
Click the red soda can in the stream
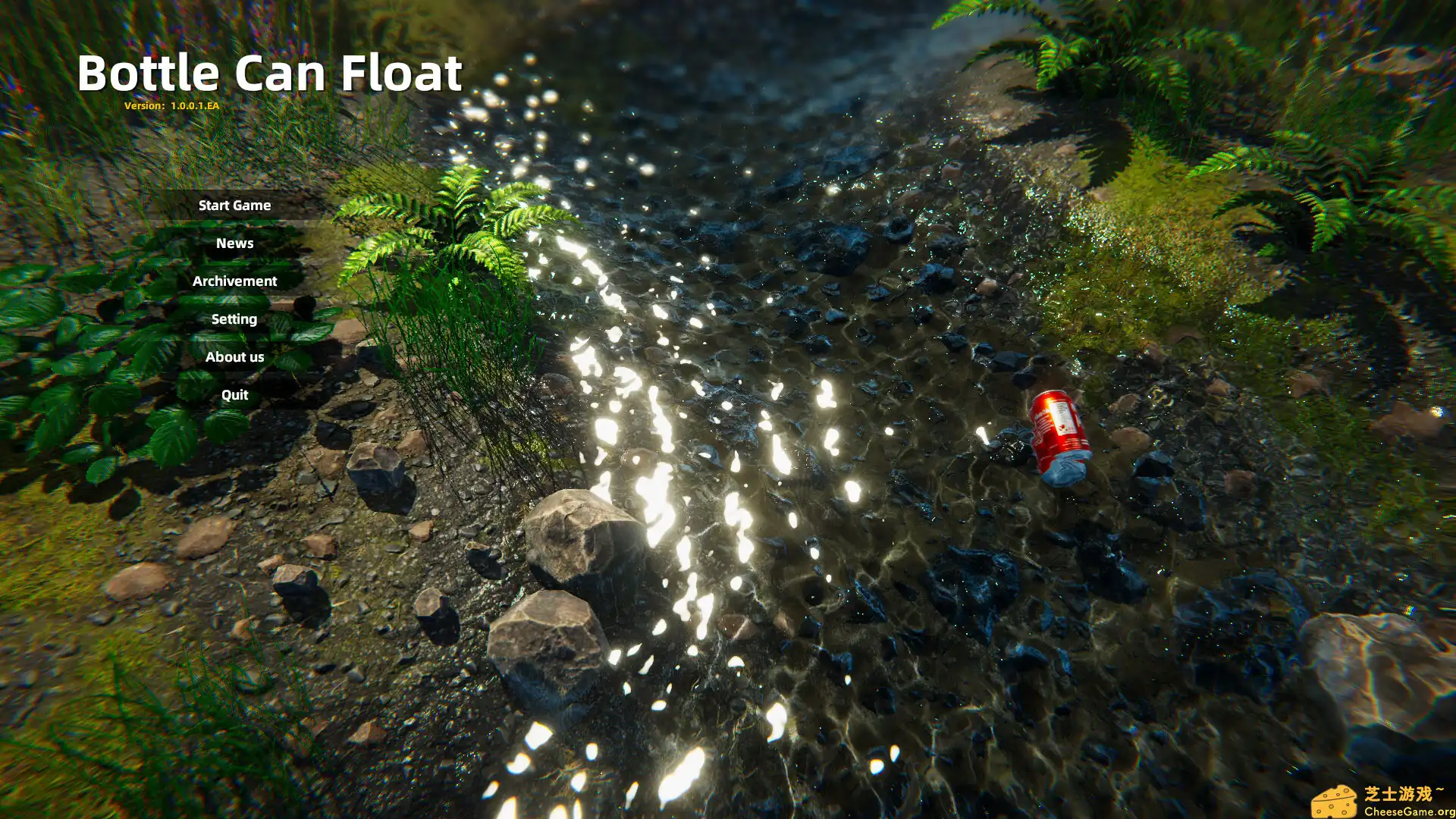tap(1058, 432)
